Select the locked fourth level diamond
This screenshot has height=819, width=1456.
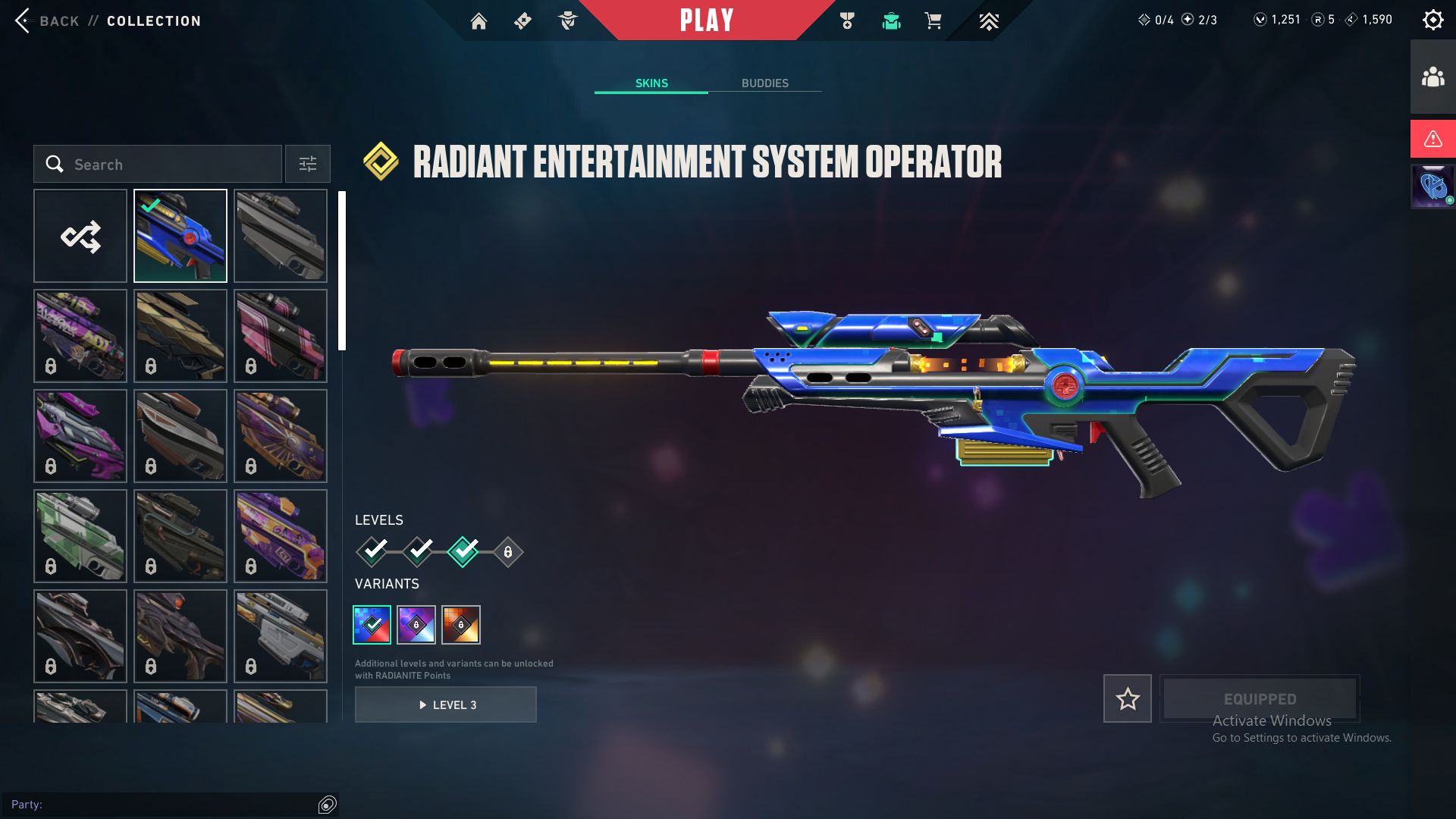point(508,552)
